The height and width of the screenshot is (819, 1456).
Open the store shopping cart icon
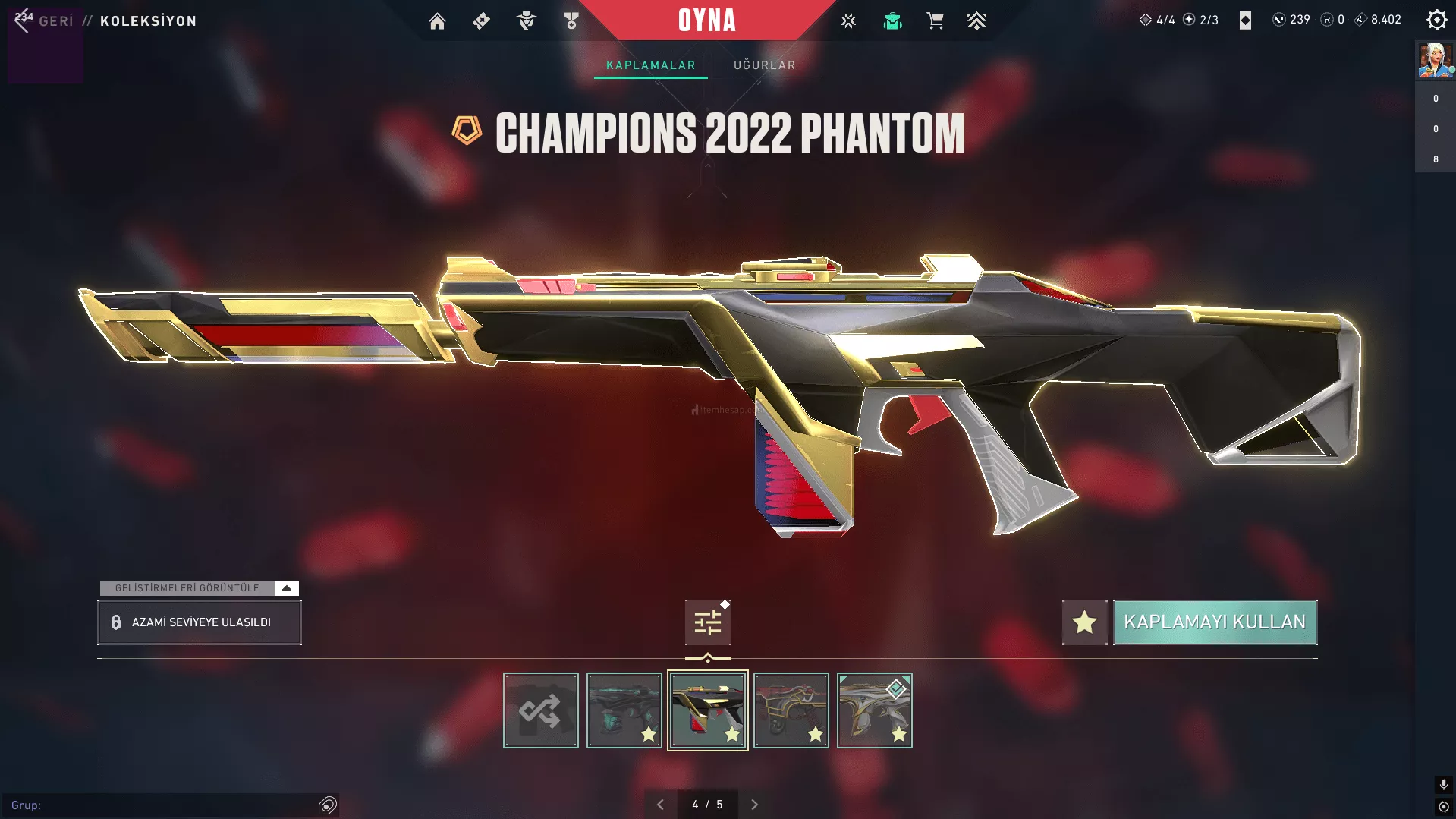coord(935,21)
